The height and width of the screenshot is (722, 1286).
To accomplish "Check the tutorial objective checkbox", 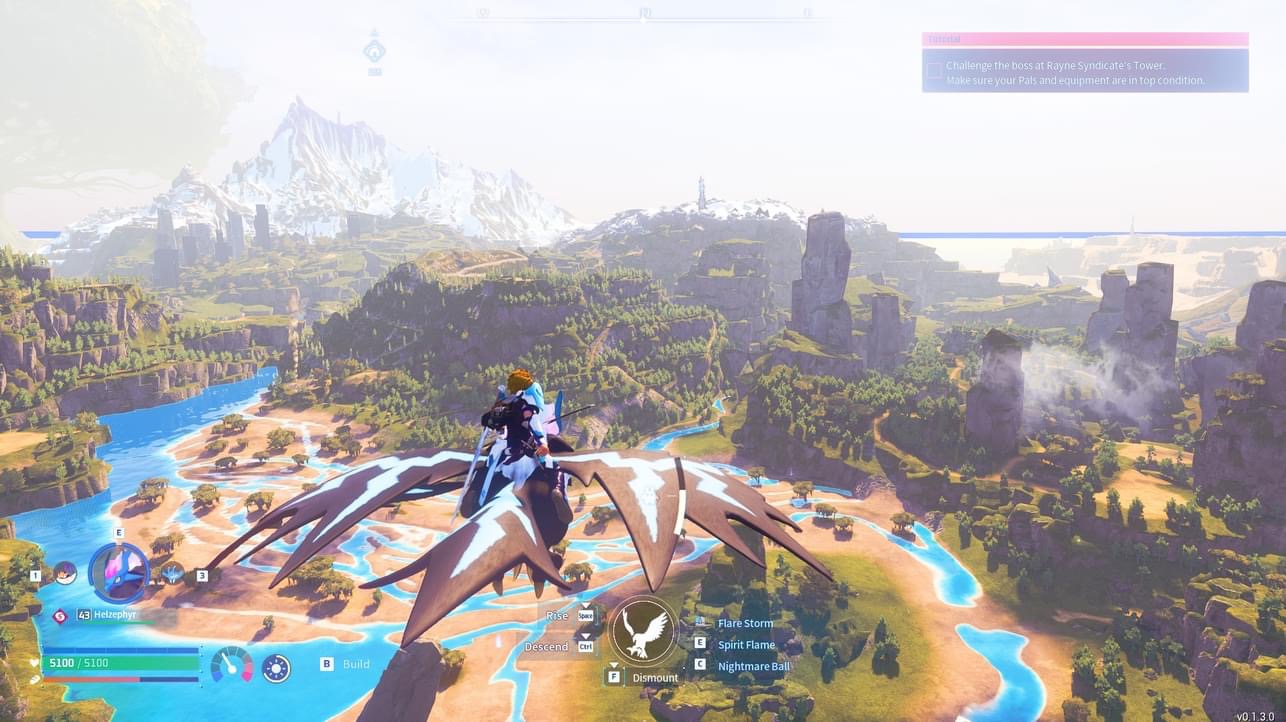I will (934, 70).
